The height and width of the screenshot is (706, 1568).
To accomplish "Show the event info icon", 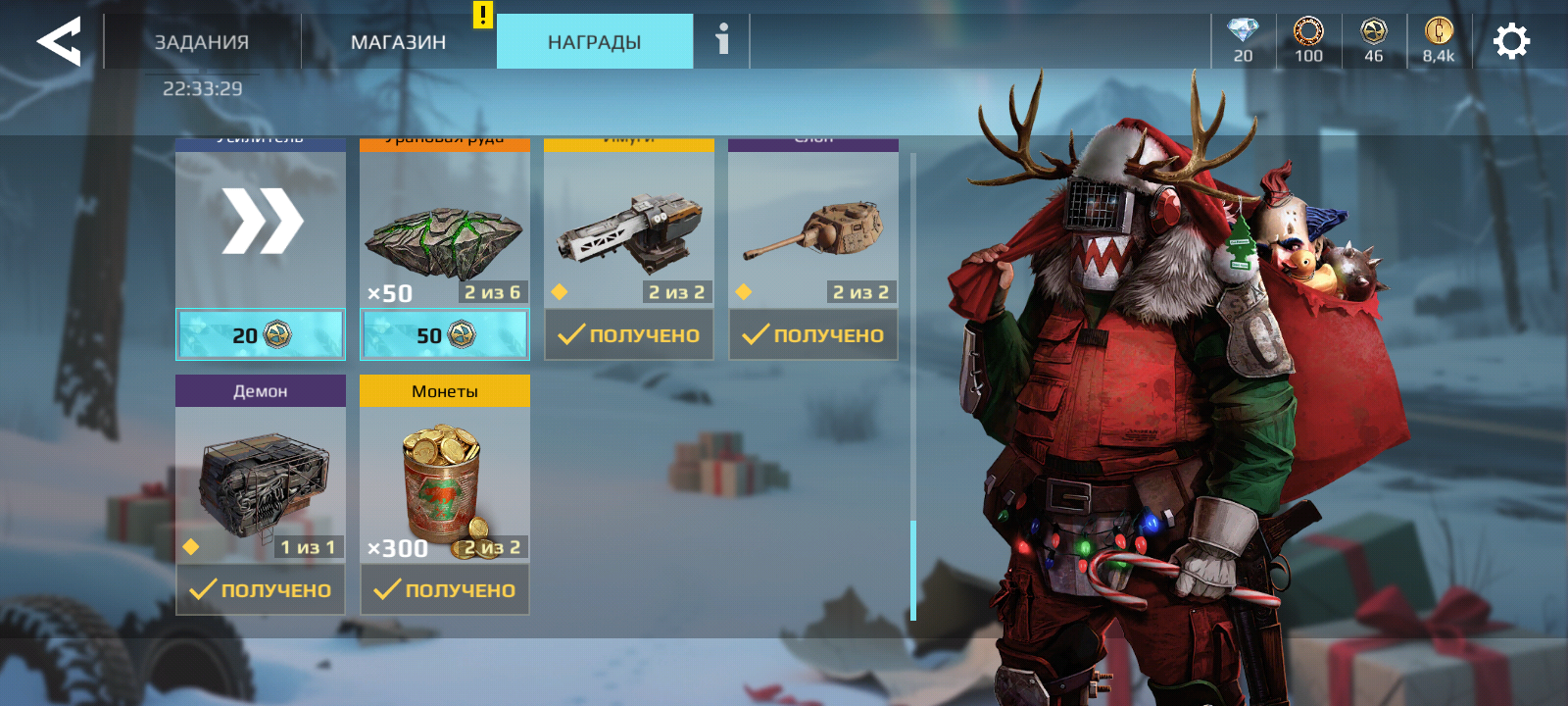I will click(722, 40).
